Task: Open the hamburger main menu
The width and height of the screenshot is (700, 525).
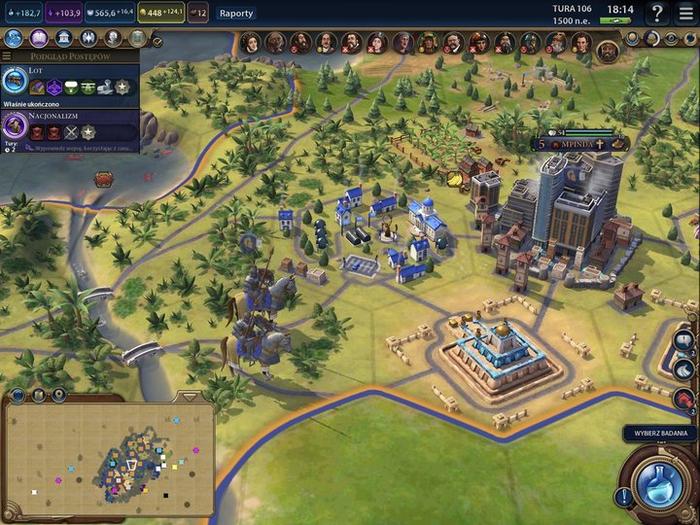Action: (686, 13)
